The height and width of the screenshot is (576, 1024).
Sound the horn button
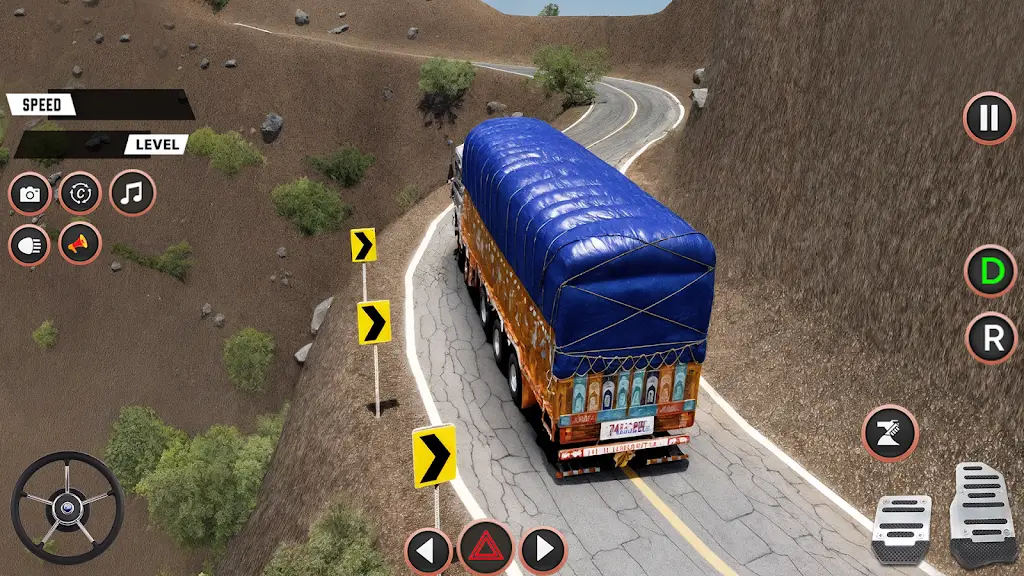pos(80,243)
